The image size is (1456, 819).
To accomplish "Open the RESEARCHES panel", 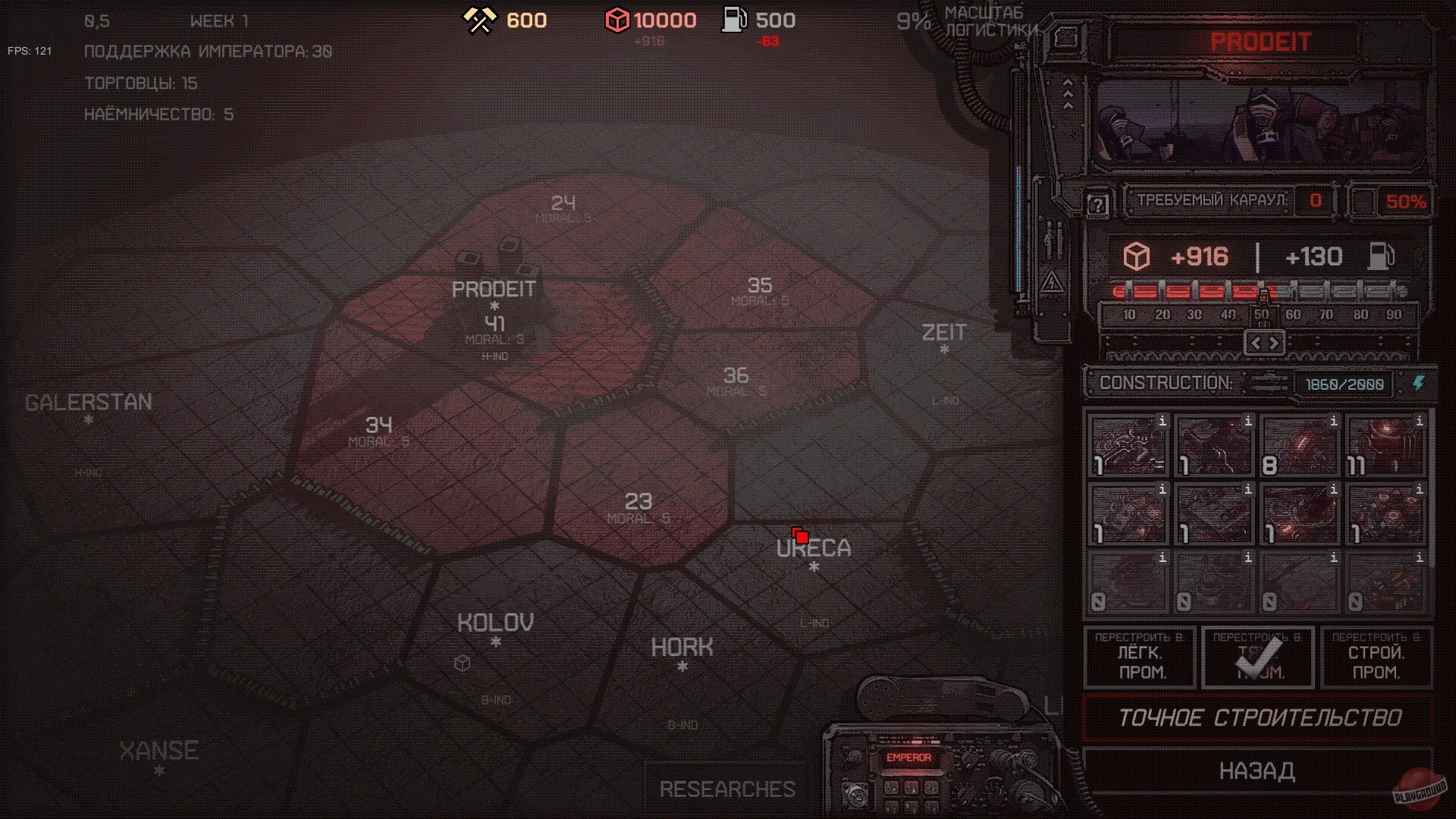I will pyautogui.click(x=727, y=789).
